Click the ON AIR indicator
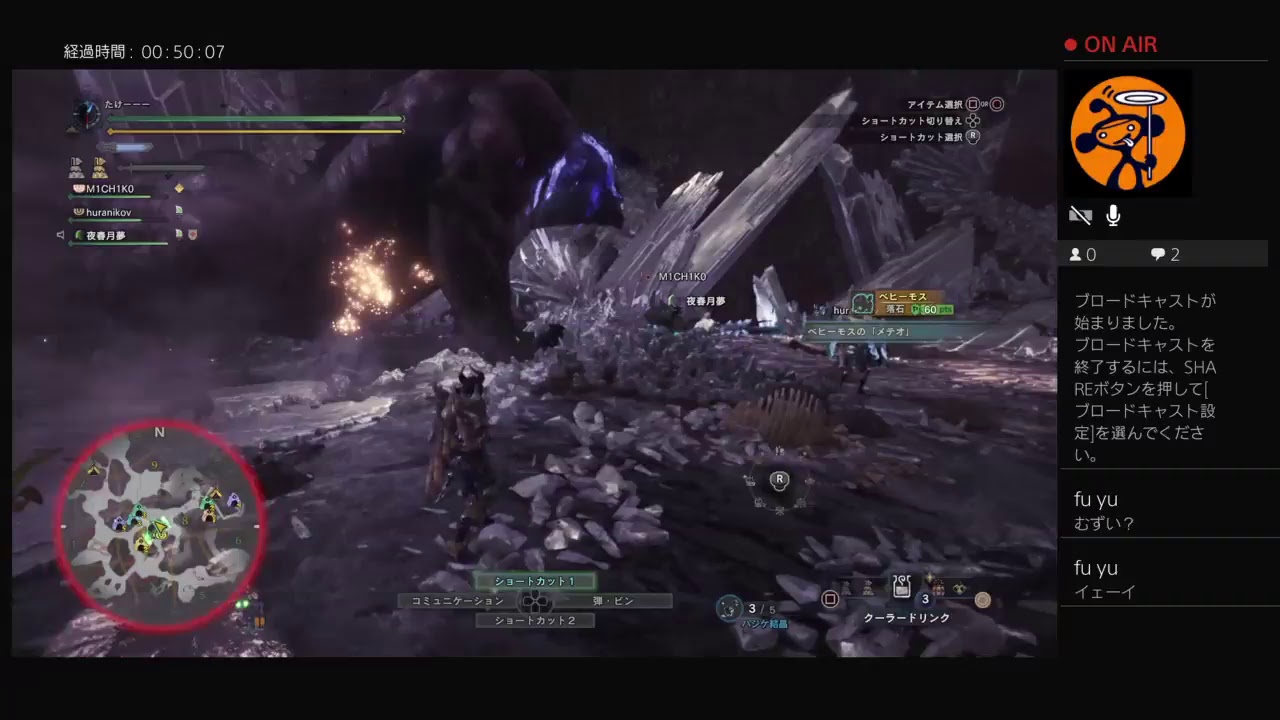This screenshot has width=1280, height=720. tap(1112, 45)
